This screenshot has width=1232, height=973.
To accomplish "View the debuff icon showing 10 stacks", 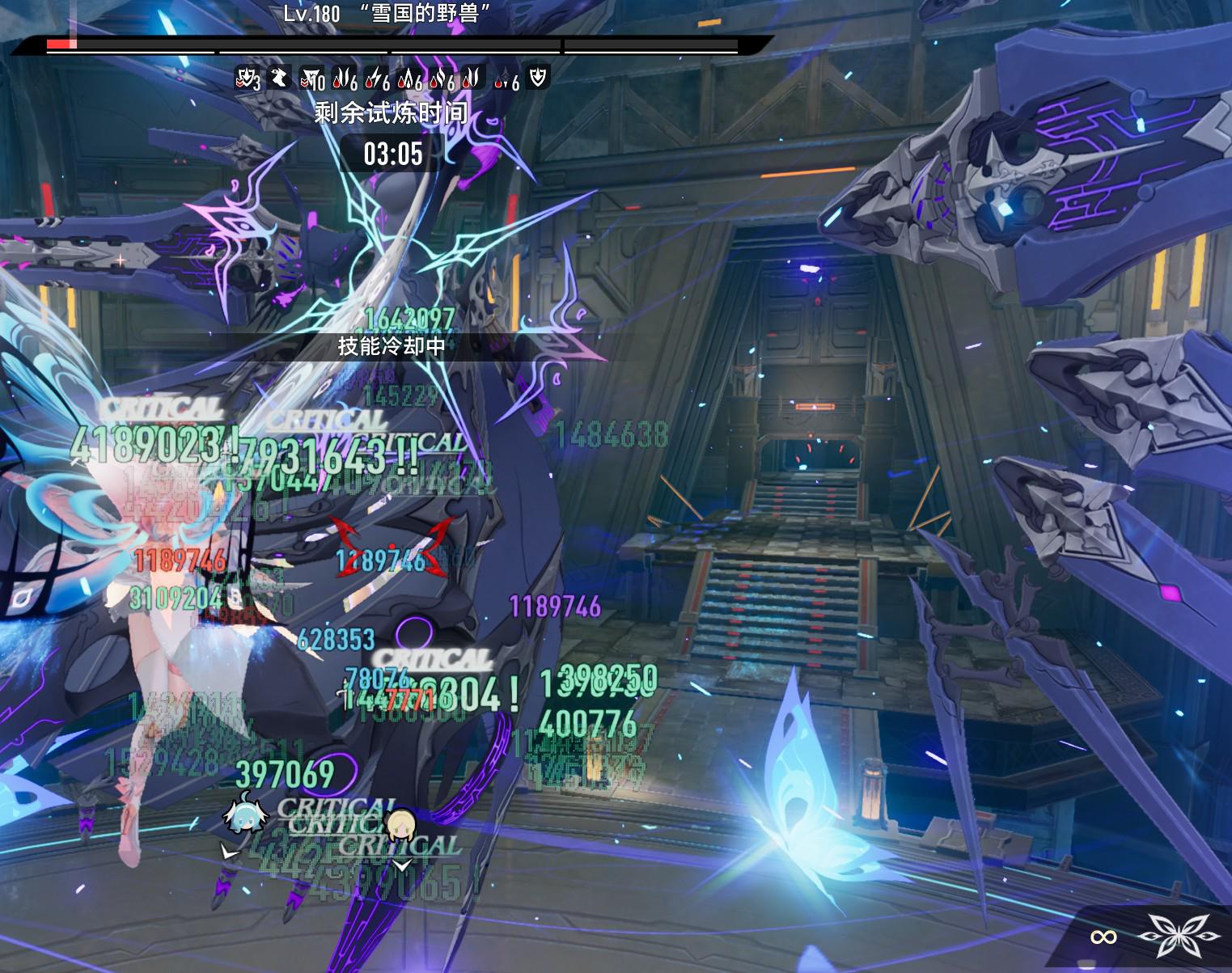I will pos(311,78).
